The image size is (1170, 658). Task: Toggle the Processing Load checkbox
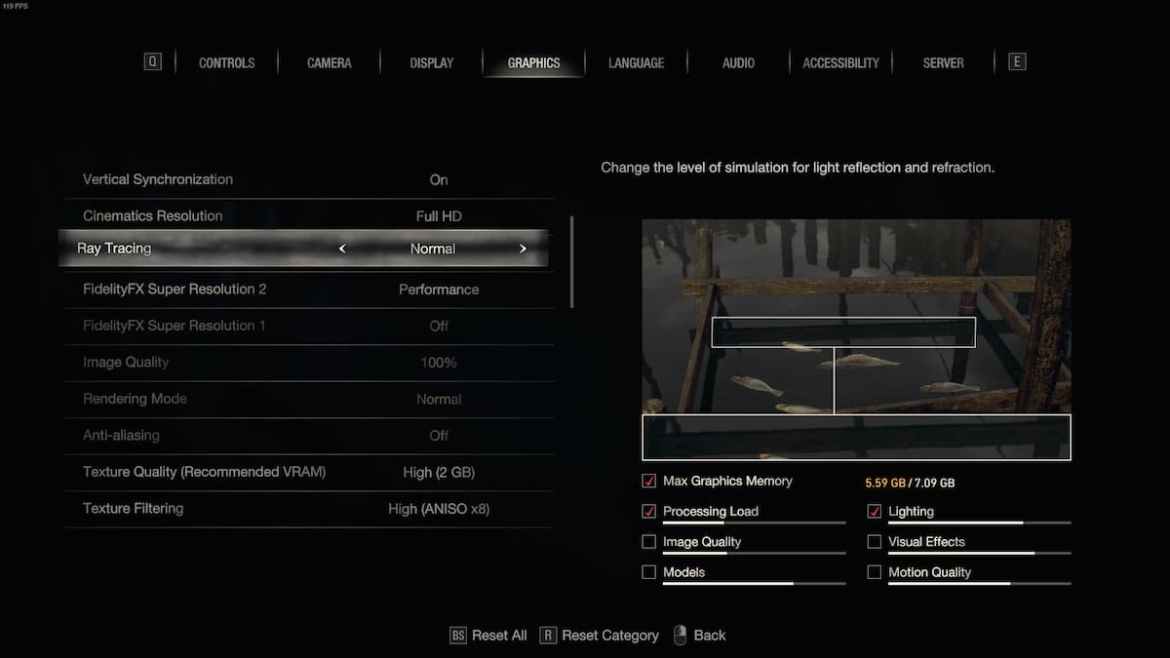[x=649, y=512]
